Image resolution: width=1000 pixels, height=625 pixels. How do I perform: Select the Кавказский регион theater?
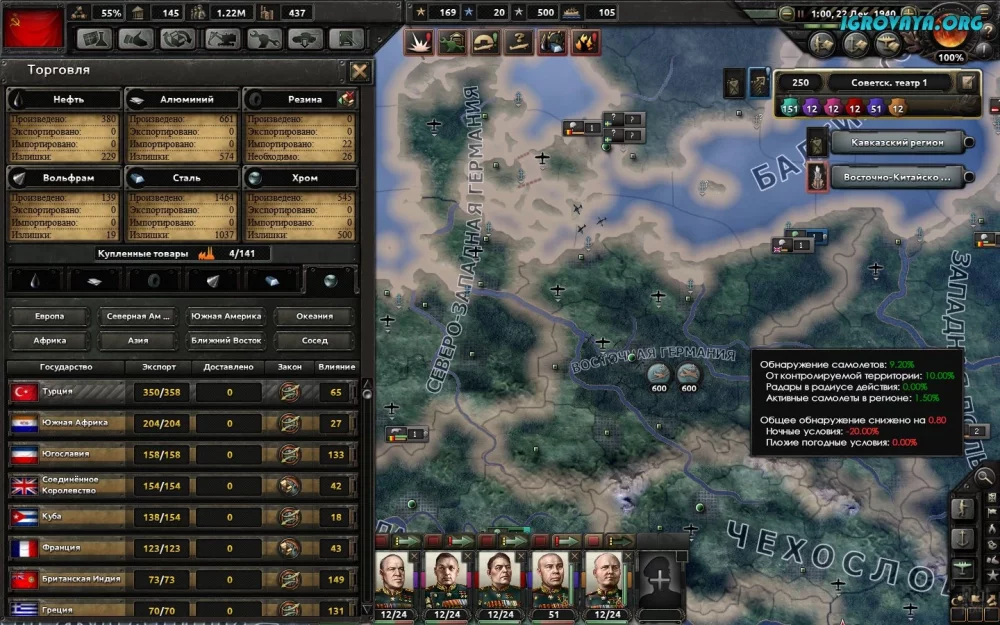pos(895,143)
